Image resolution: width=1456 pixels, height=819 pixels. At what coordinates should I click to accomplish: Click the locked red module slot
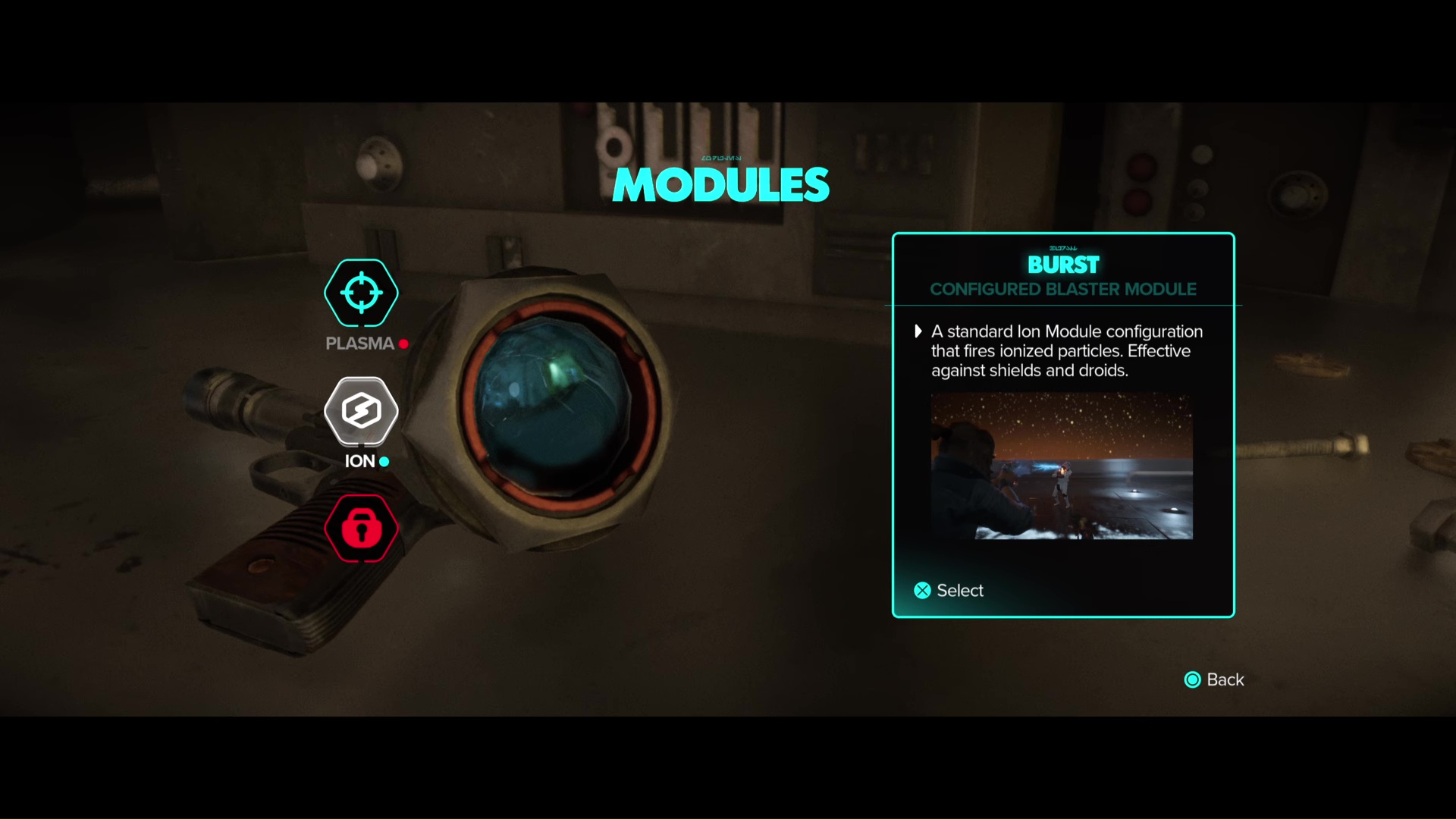[x=361, y=529]
